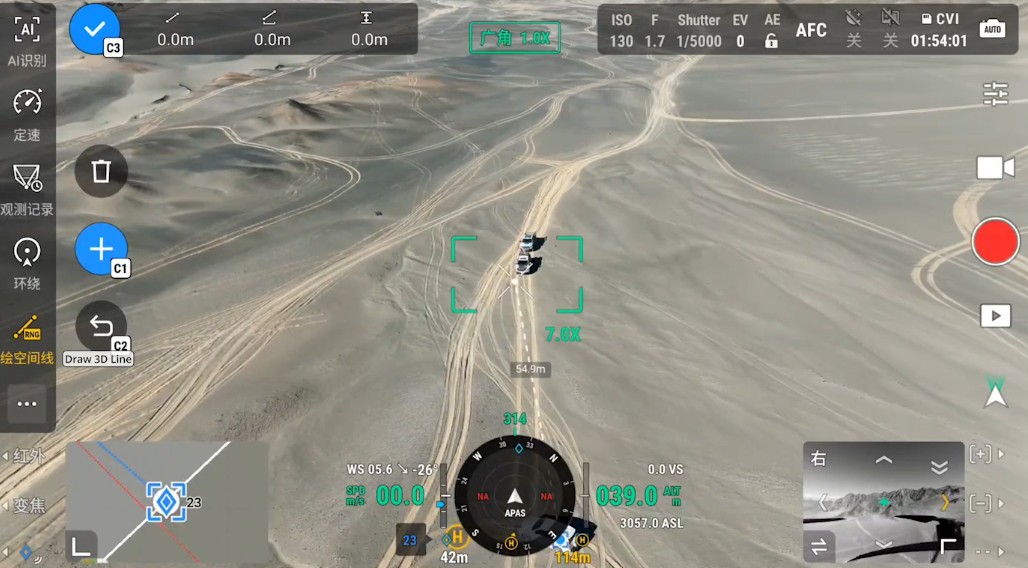Image resolution: width=1028 pixels, height=568 pixels.
Task: Switch to the 广角 1.0X wide-angle lens
Action: pyautogui.click(x=515, y=38)
